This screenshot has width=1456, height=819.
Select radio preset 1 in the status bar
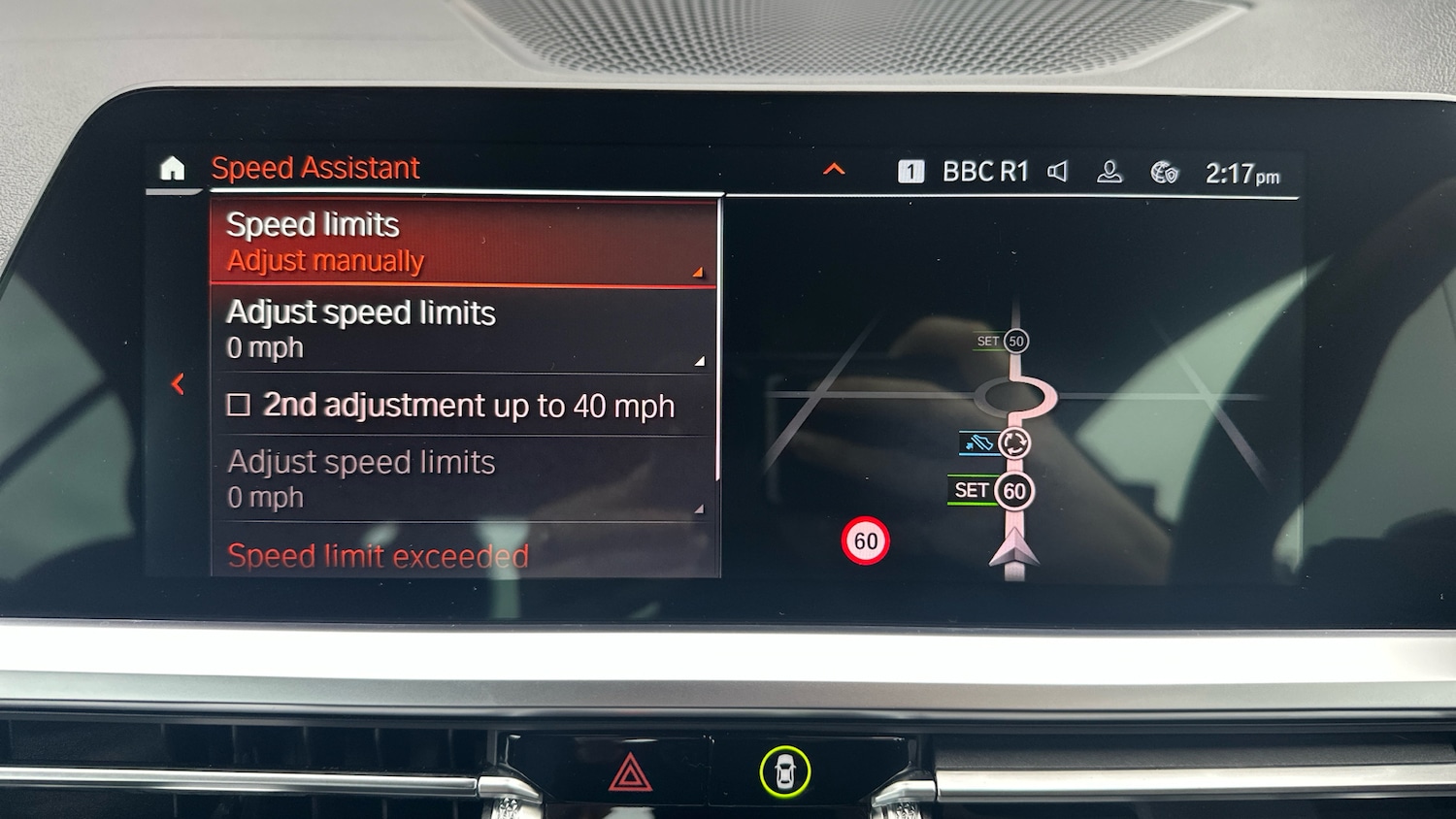[910, 171]
